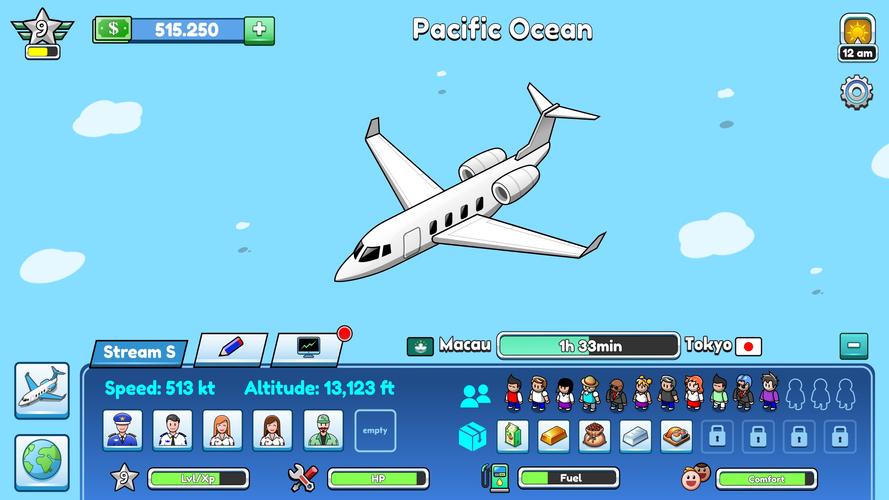Image resolution: width=889 pixels, height=500 pixels.
Task: Click the blue cargo box icon
Action: [x=473, y=436]
